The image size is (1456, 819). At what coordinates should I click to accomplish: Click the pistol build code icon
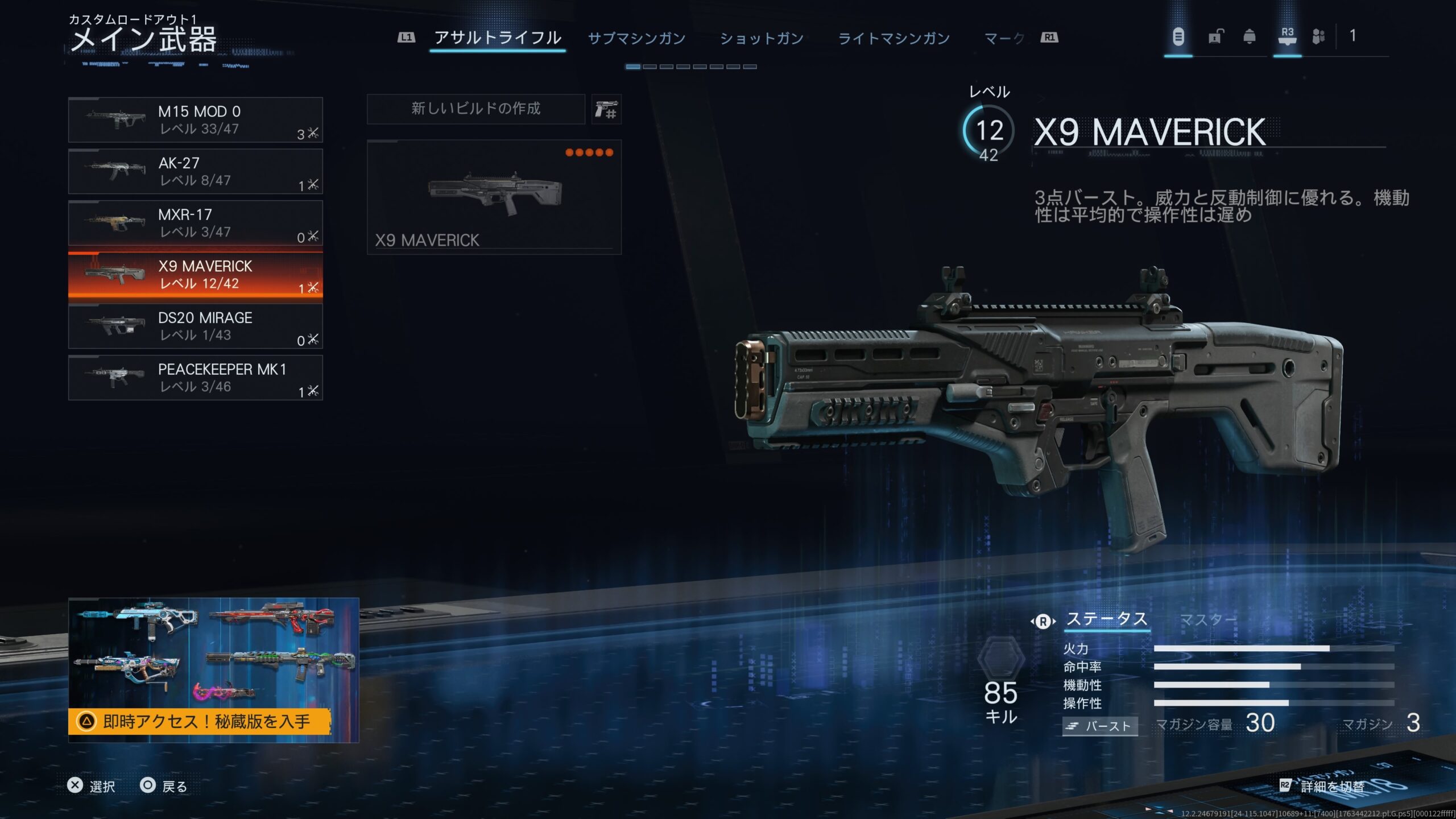606,109
